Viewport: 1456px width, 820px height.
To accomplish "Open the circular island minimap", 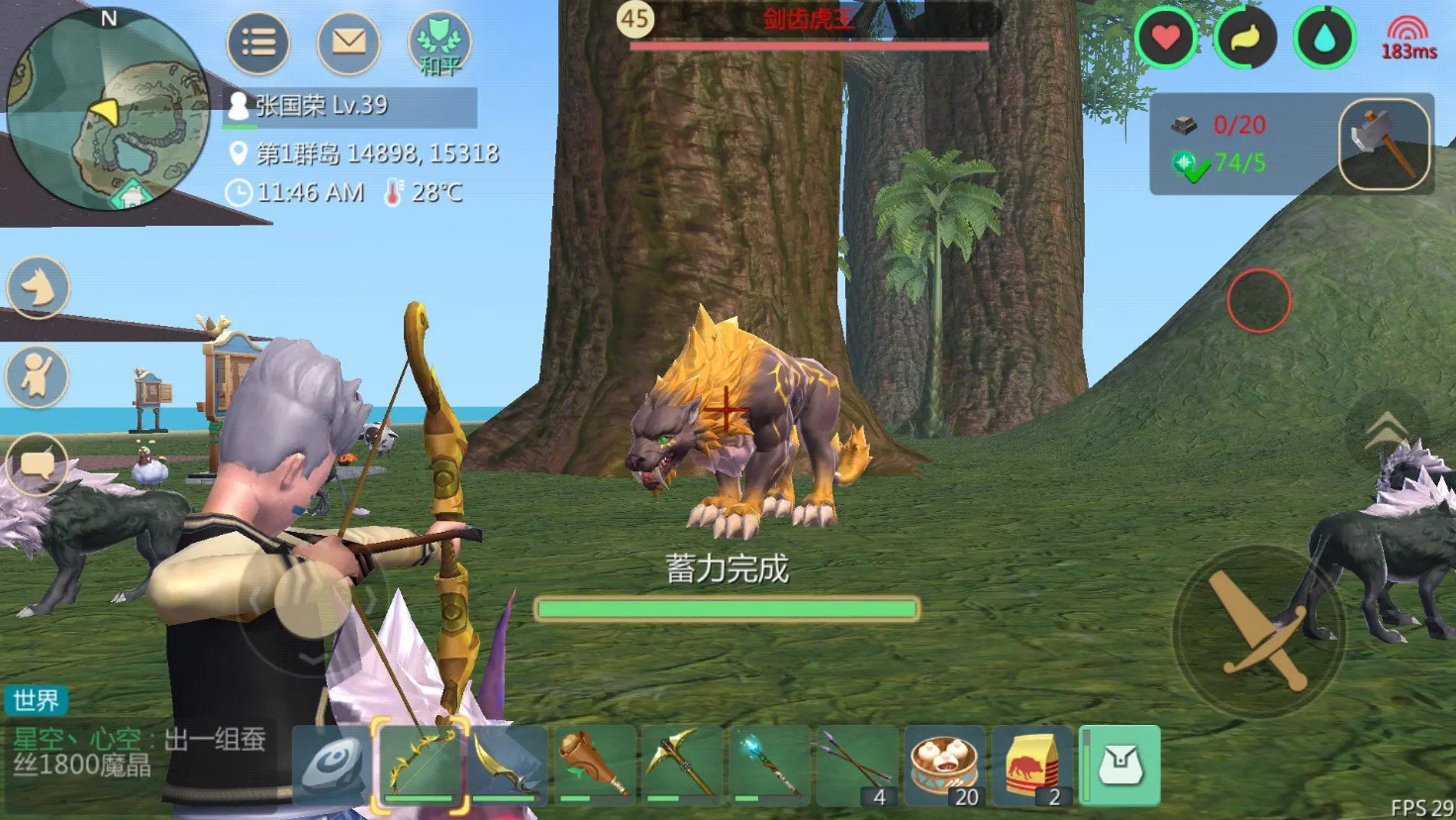I will point(107,109).
